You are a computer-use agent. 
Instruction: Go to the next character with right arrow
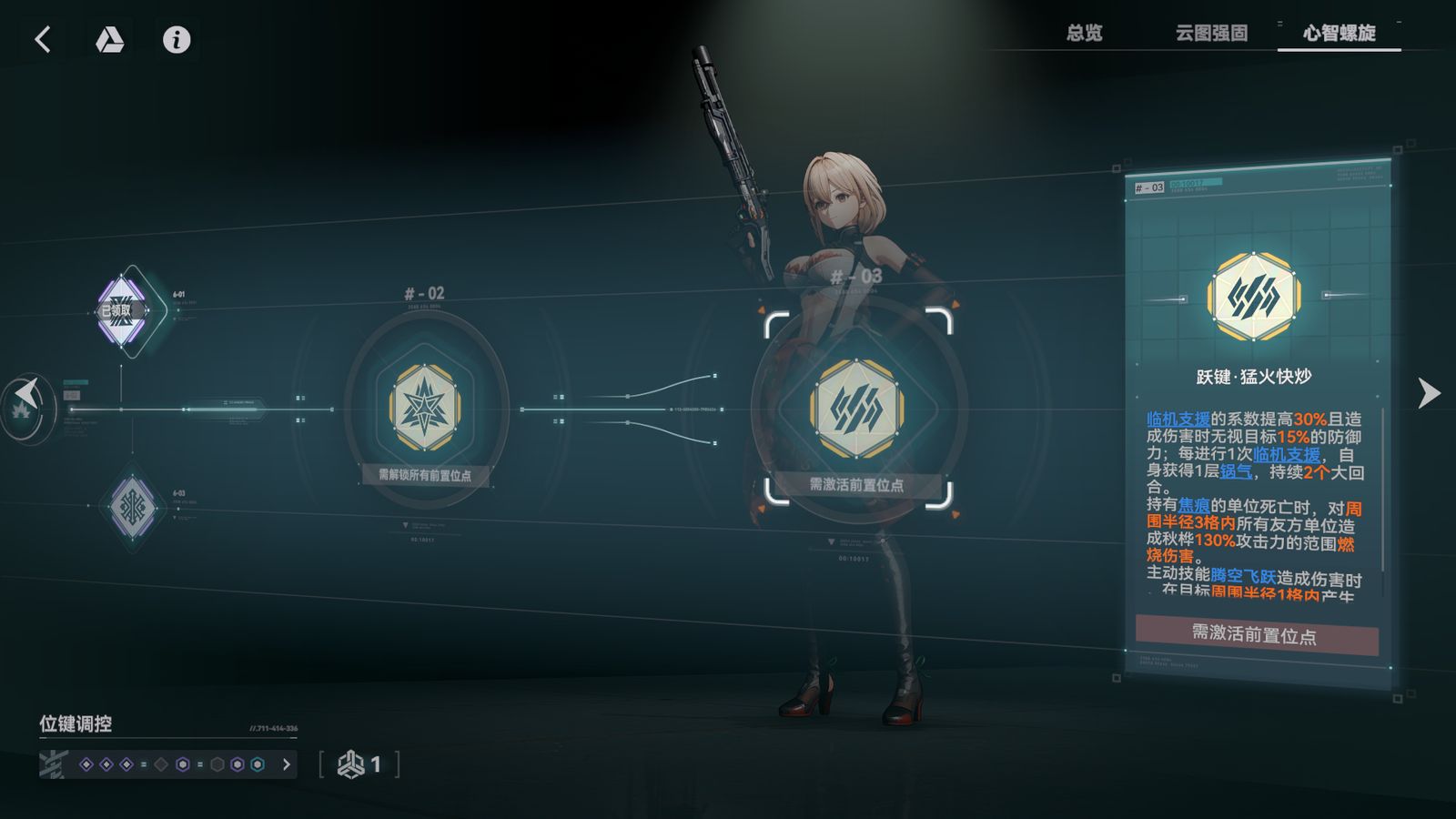[x=1429, y=393]
